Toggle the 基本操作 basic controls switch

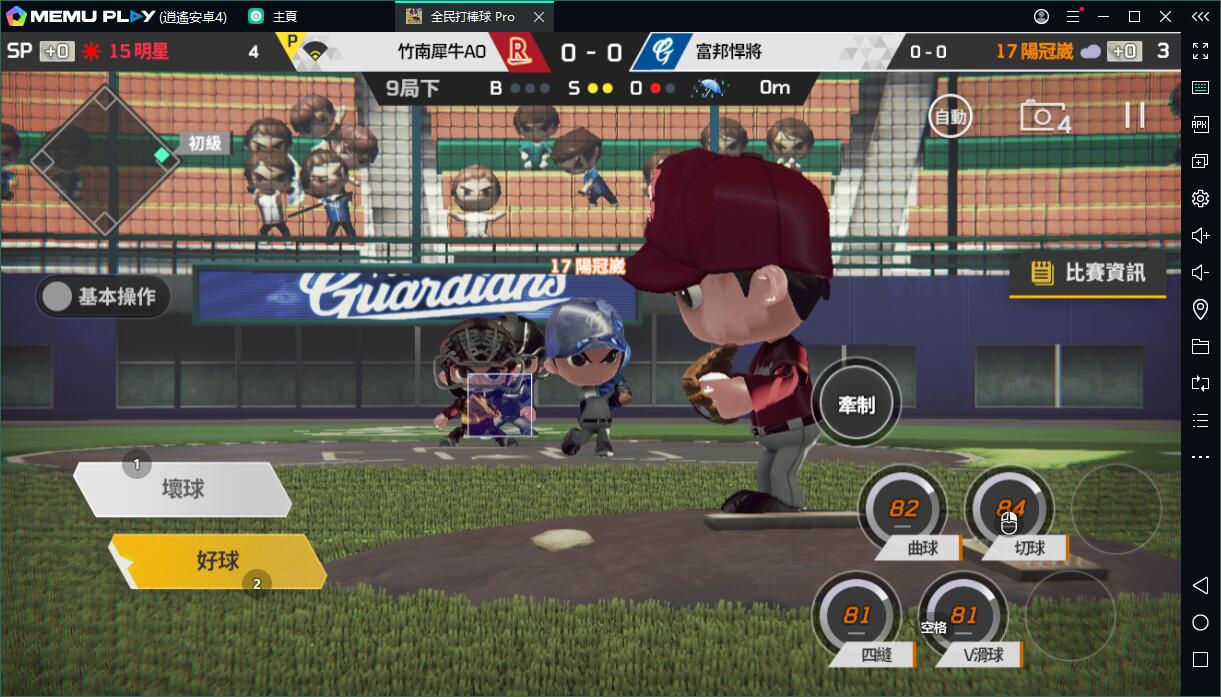[103, 296]
